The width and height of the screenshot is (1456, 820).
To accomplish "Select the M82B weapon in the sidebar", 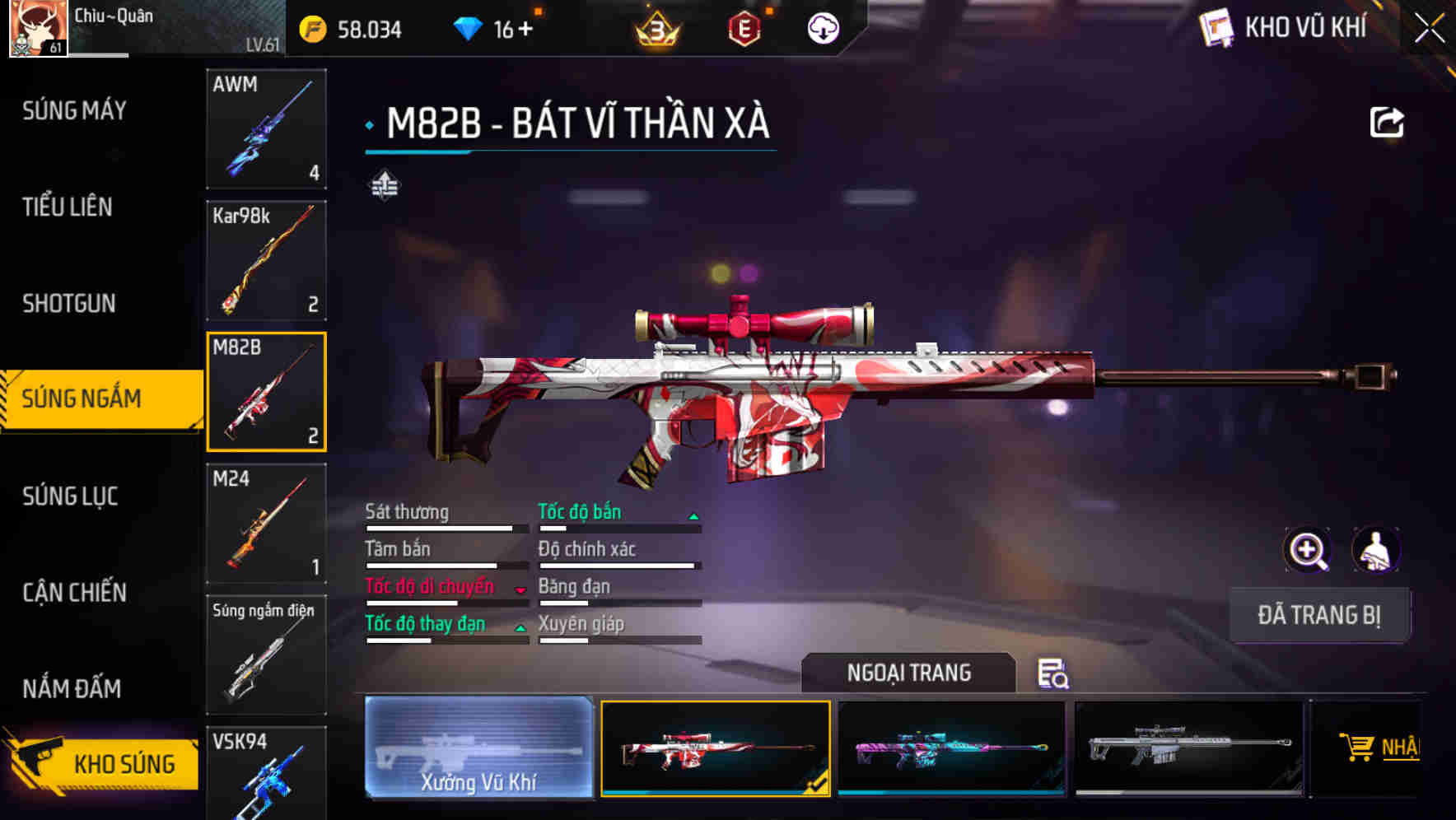I will tap(265, 391).
